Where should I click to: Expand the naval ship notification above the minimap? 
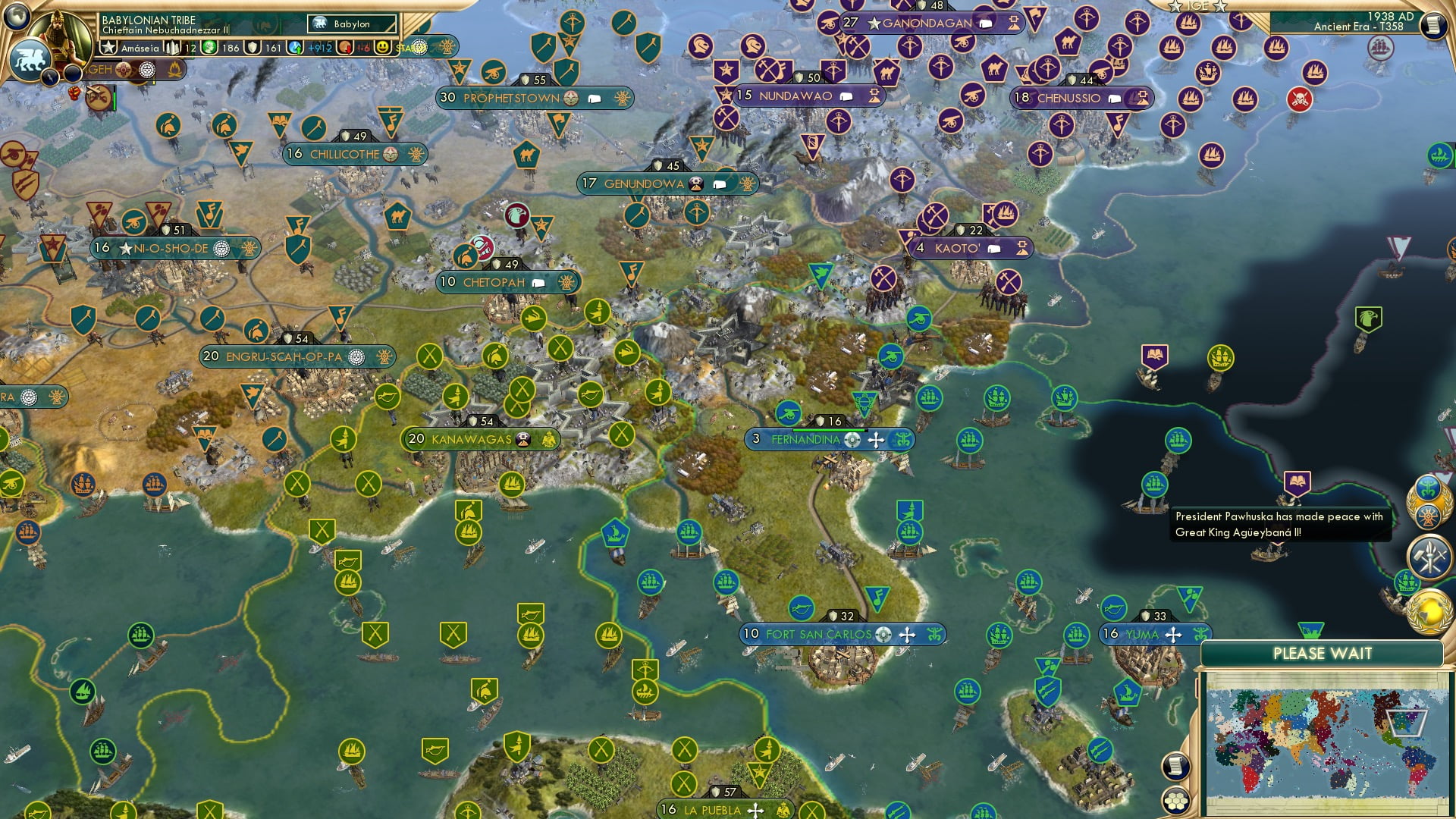pos(1406,581)
